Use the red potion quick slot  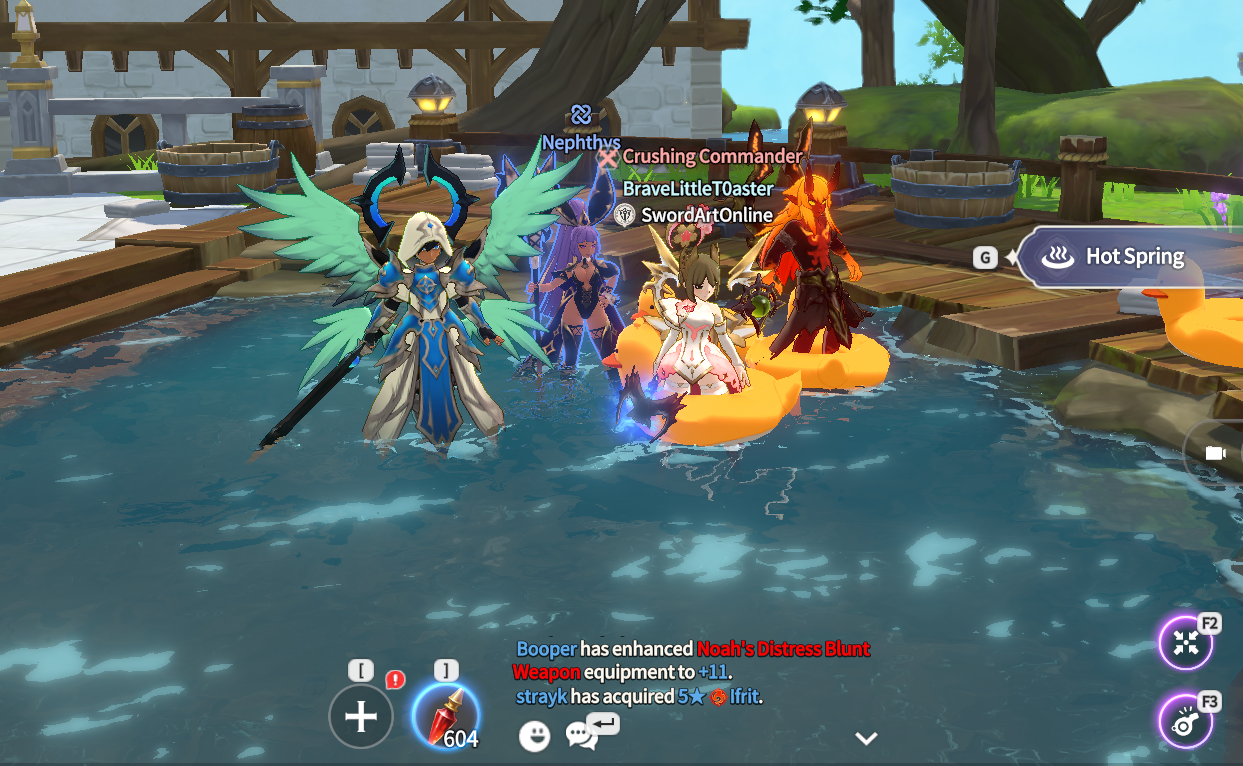click(x=446, y=716)
